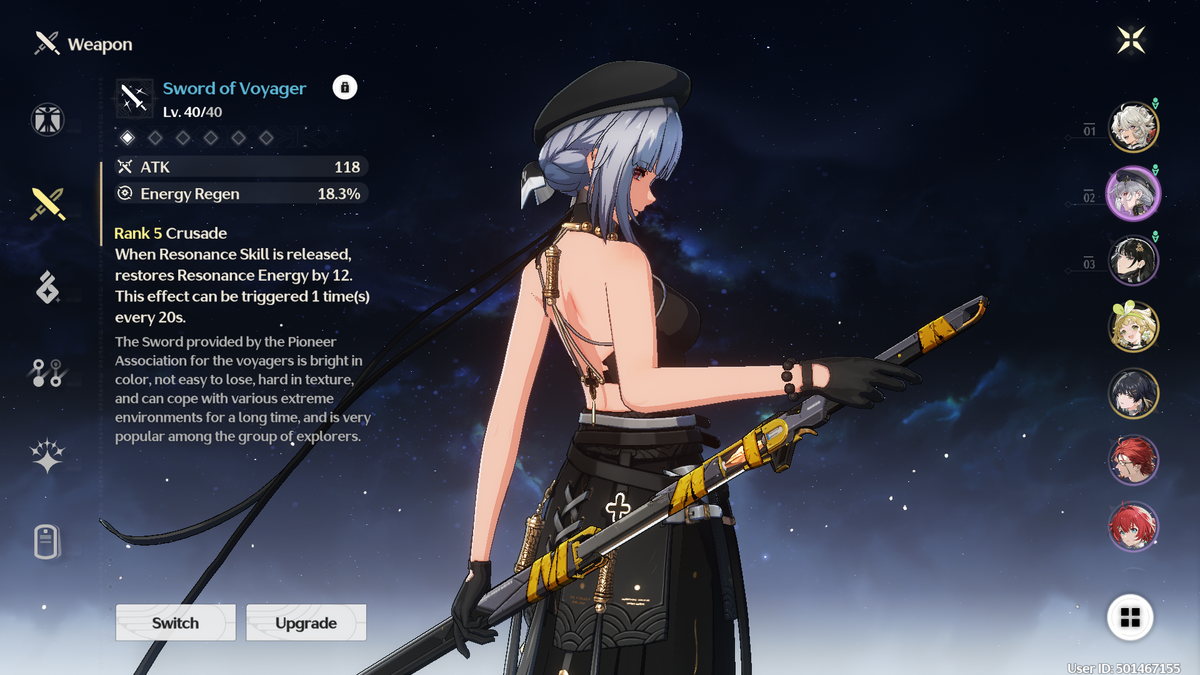Click the Sword of Voyager weapon icon
1200x675 pixels.
(134, 98)
